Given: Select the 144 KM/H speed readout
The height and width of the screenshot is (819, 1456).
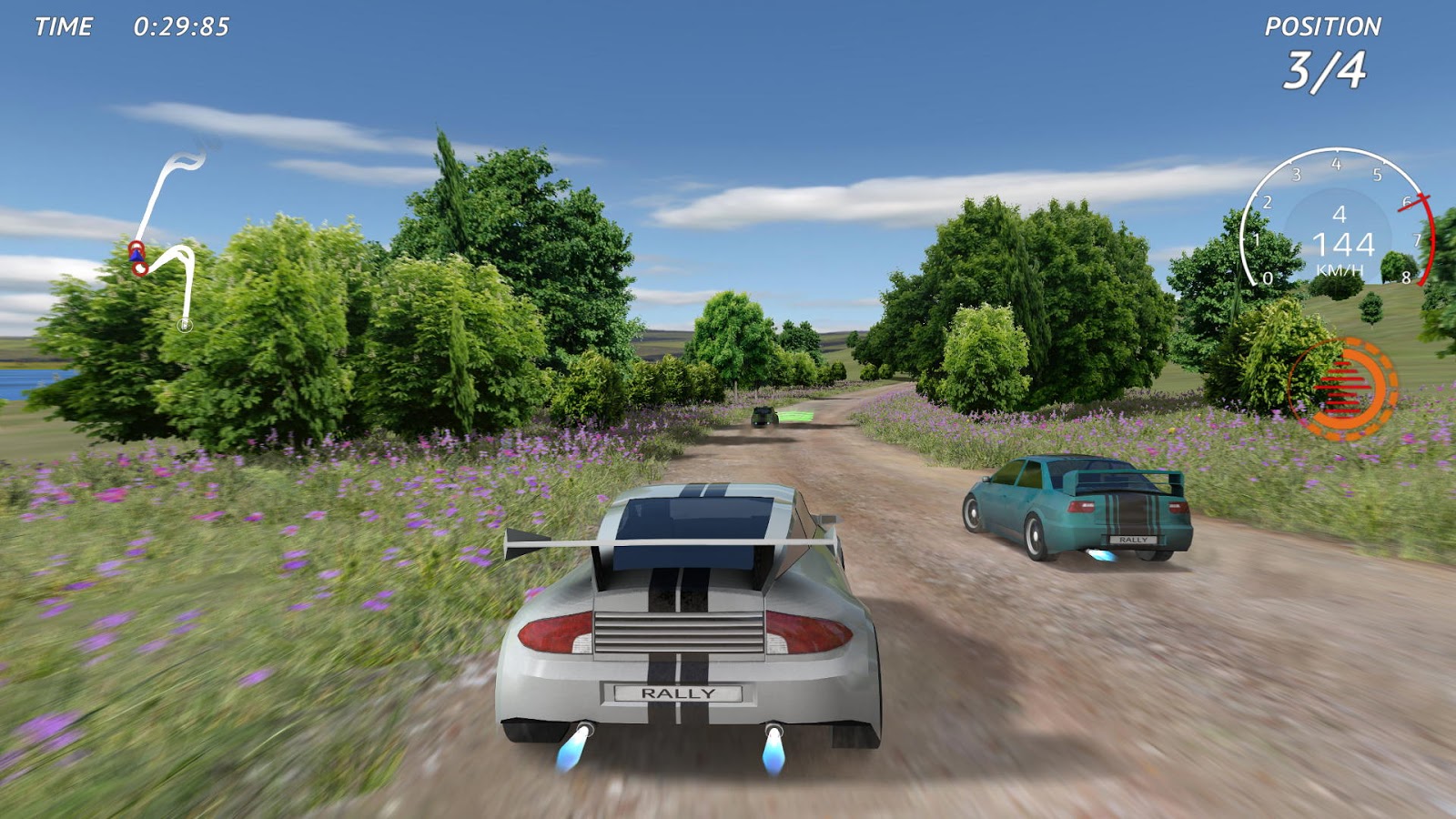Looking at the screenshot, I should [x=1344, y=244].
